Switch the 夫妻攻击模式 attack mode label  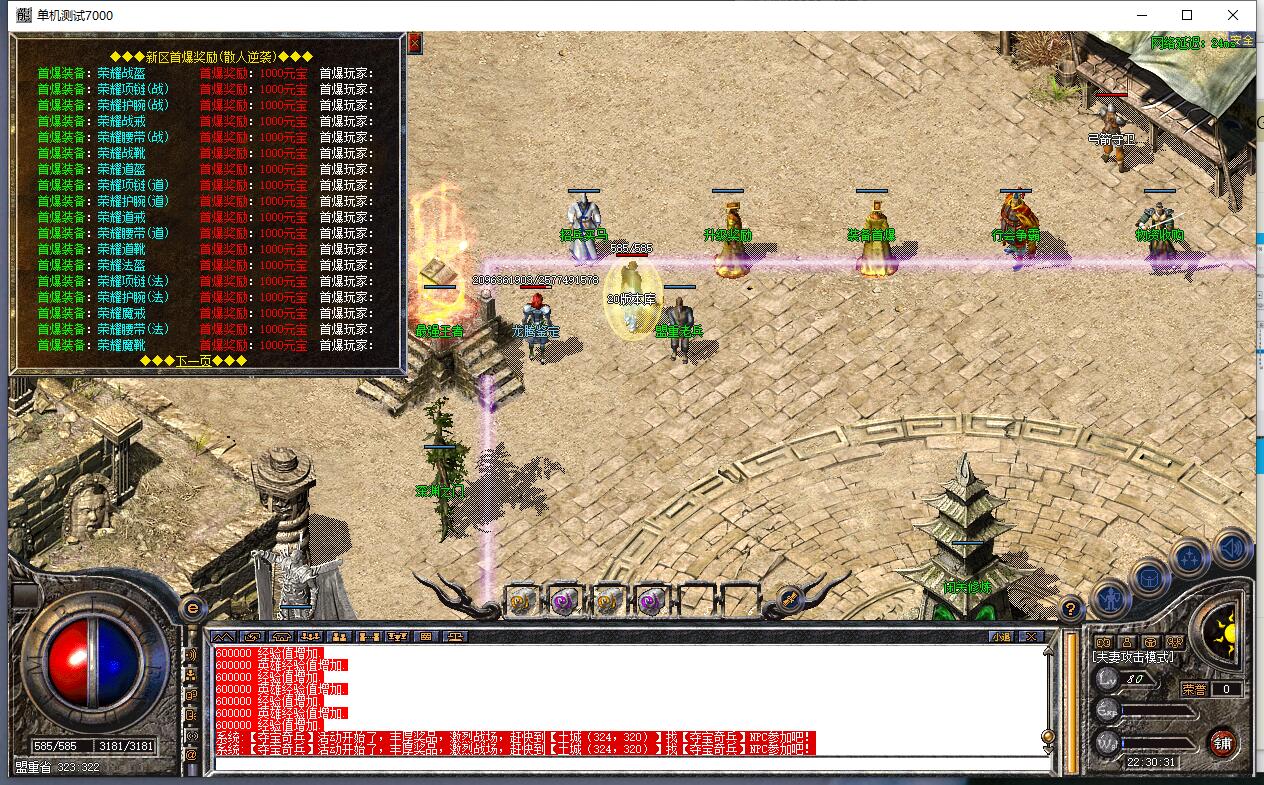(x=1133, y=657)
